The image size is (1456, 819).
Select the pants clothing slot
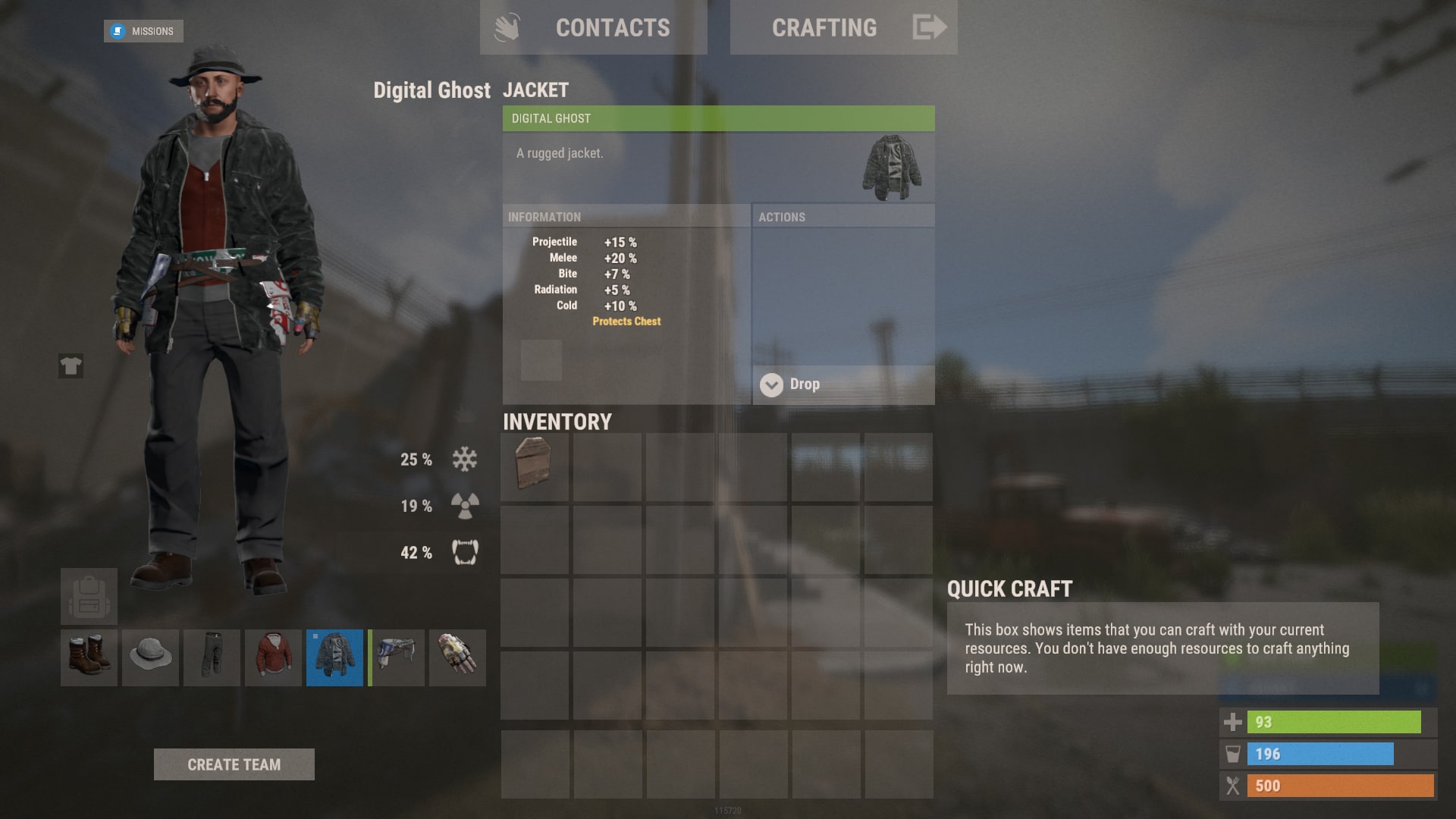click(x=212, y=657)
